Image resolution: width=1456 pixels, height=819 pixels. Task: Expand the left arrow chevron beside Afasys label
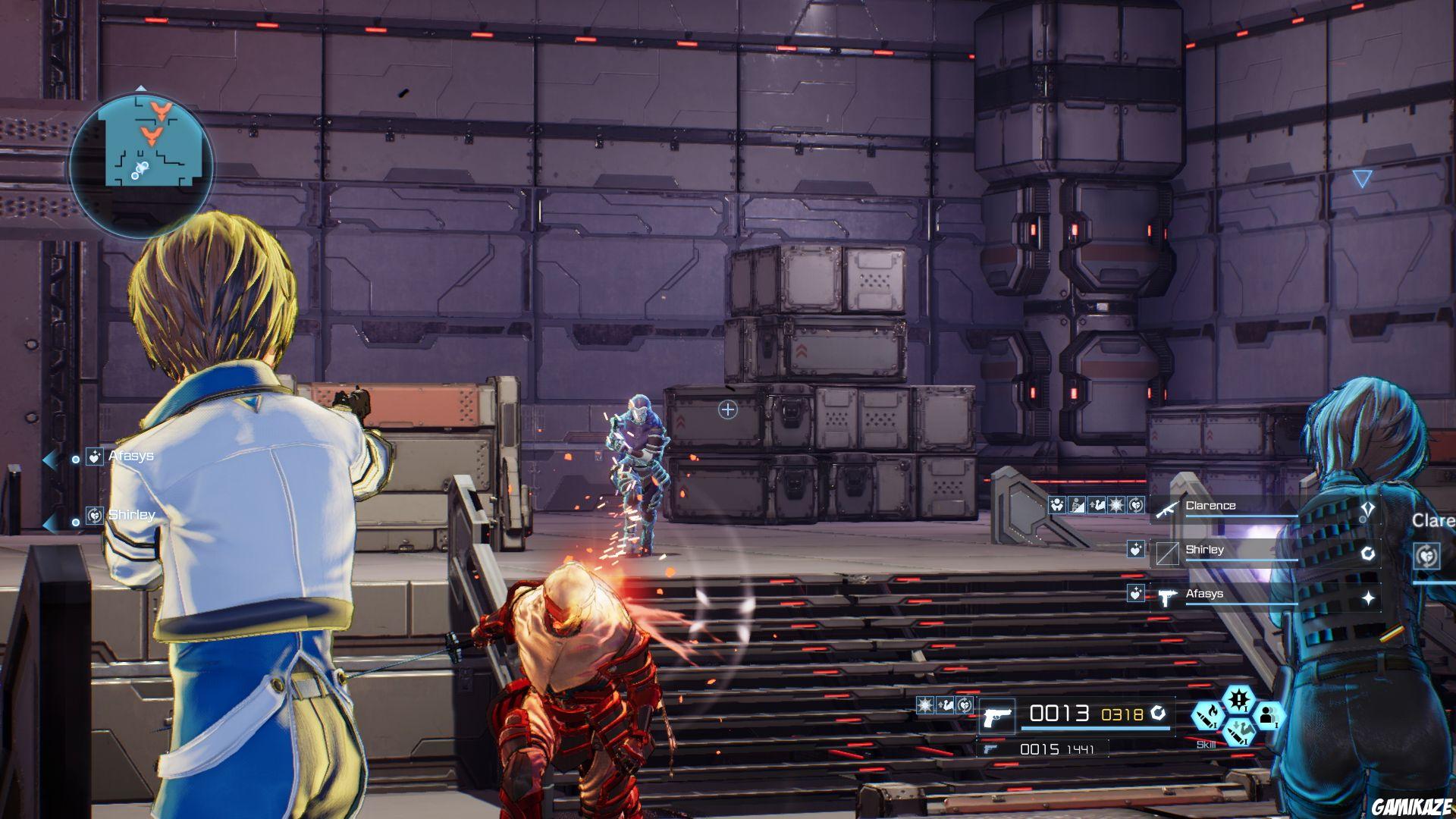(x=52, y=457)
